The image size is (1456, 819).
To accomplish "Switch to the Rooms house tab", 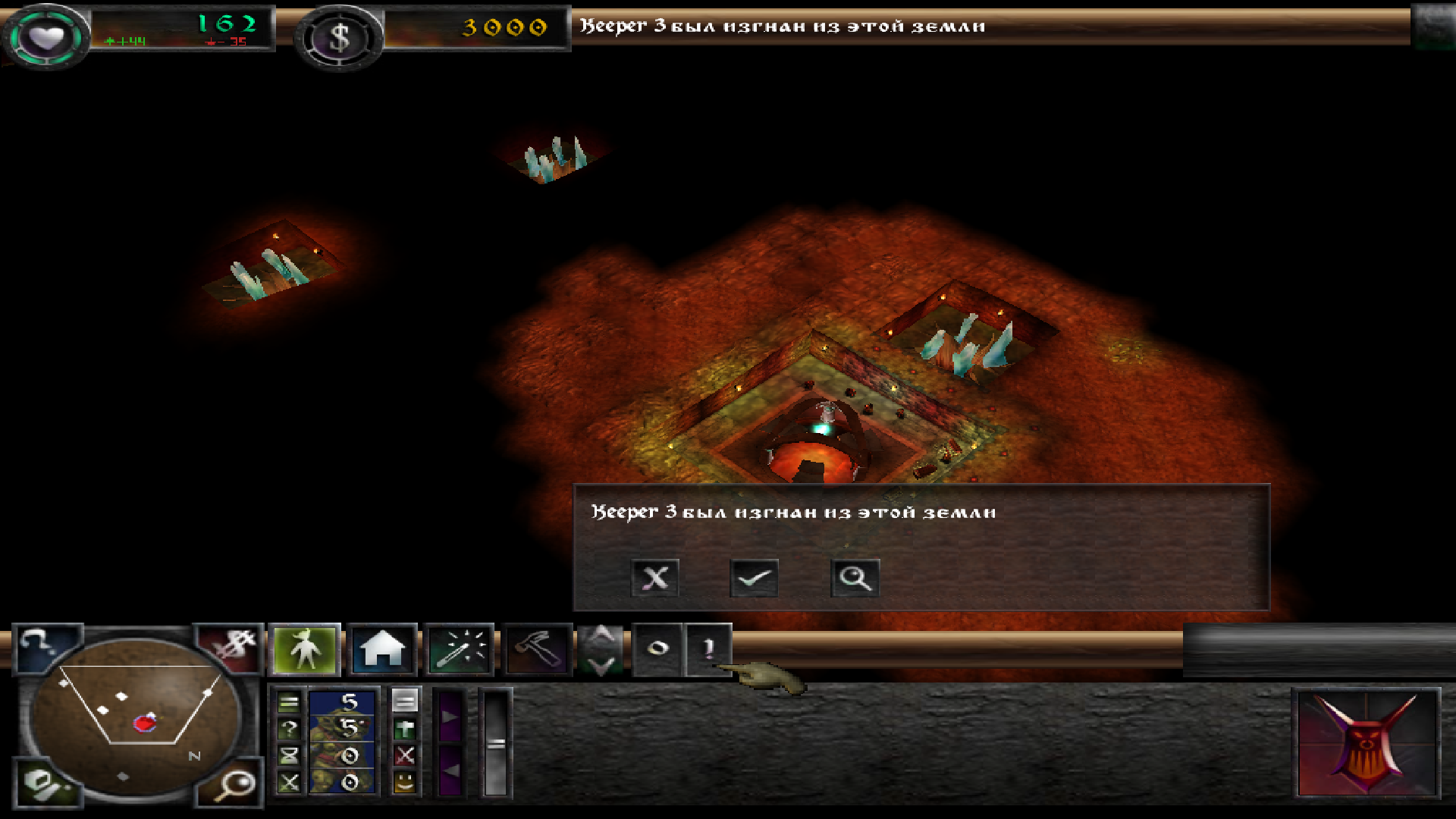I will click(x=382, y=649).
